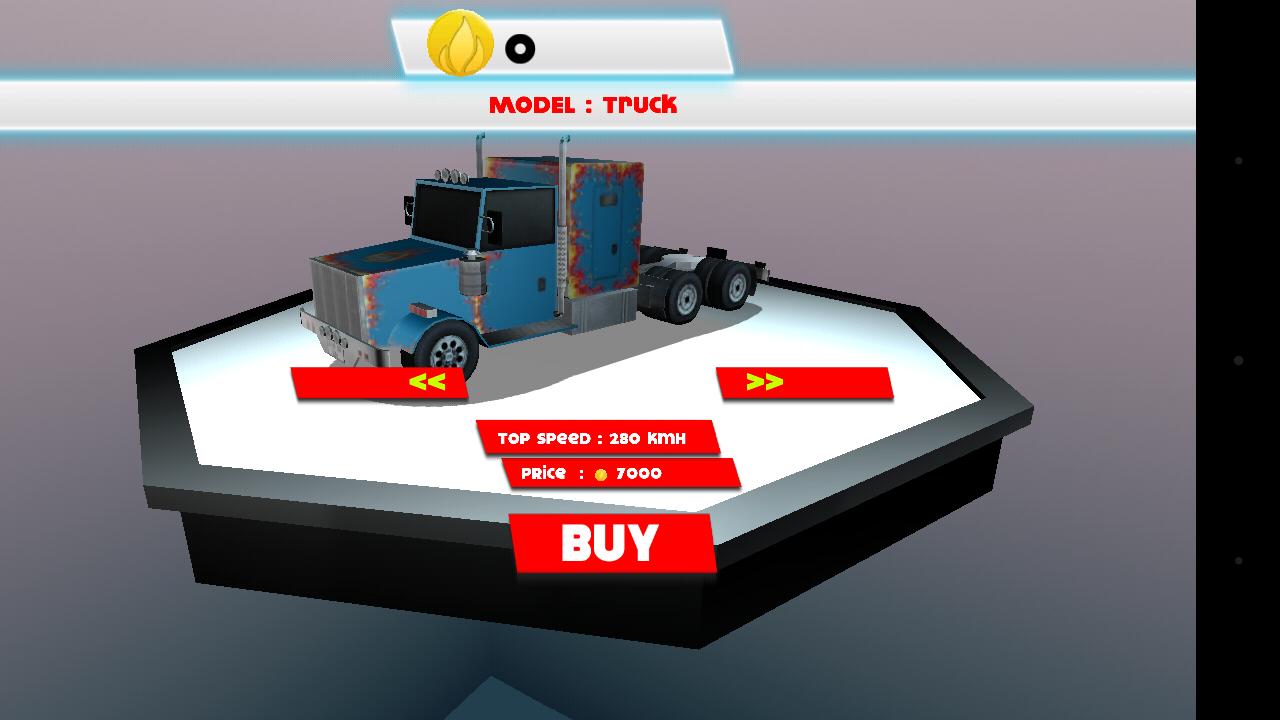Tap the truck's front wheel
The width and height of the screenshot is (1280, 720).
[x=450, y=349]
